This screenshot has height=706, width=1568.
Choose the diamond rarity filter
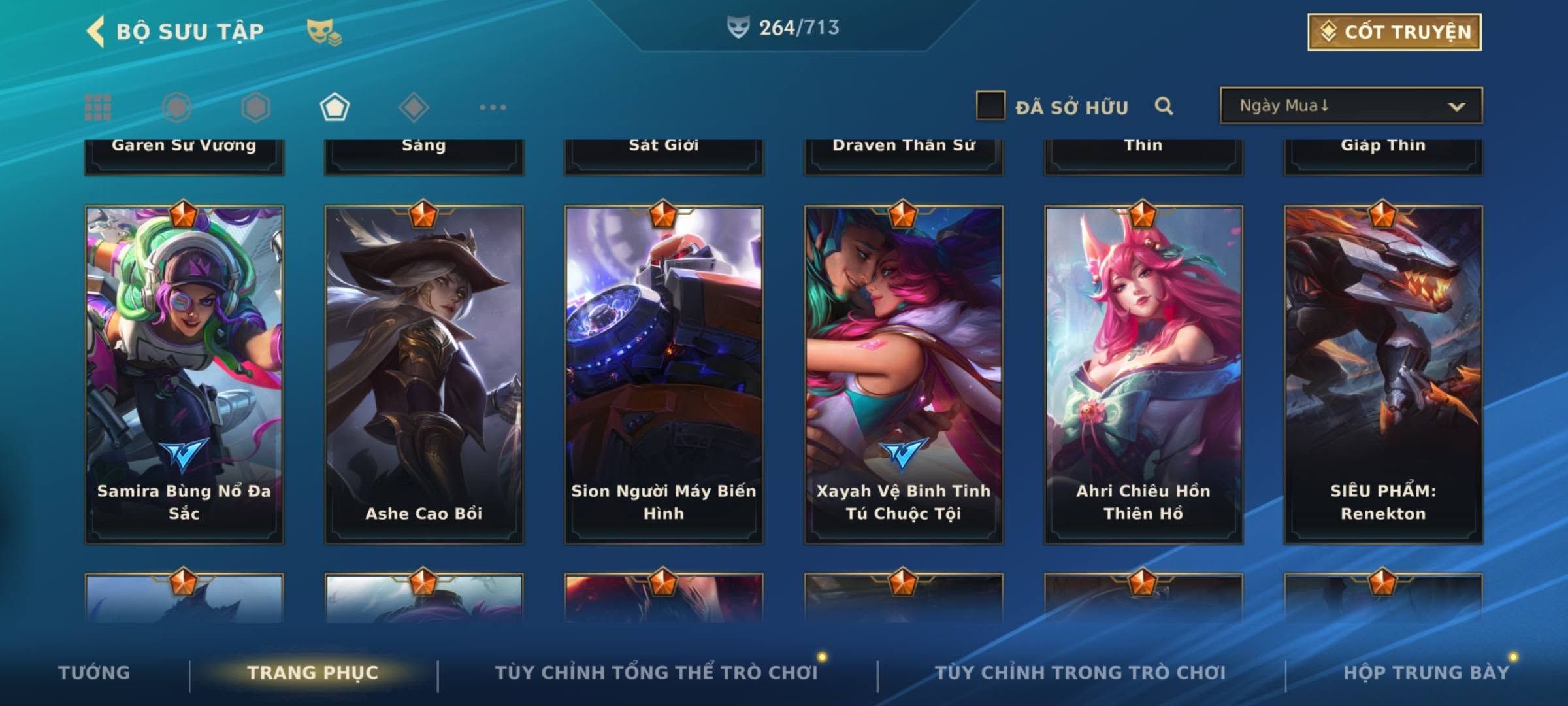(414, 107)
